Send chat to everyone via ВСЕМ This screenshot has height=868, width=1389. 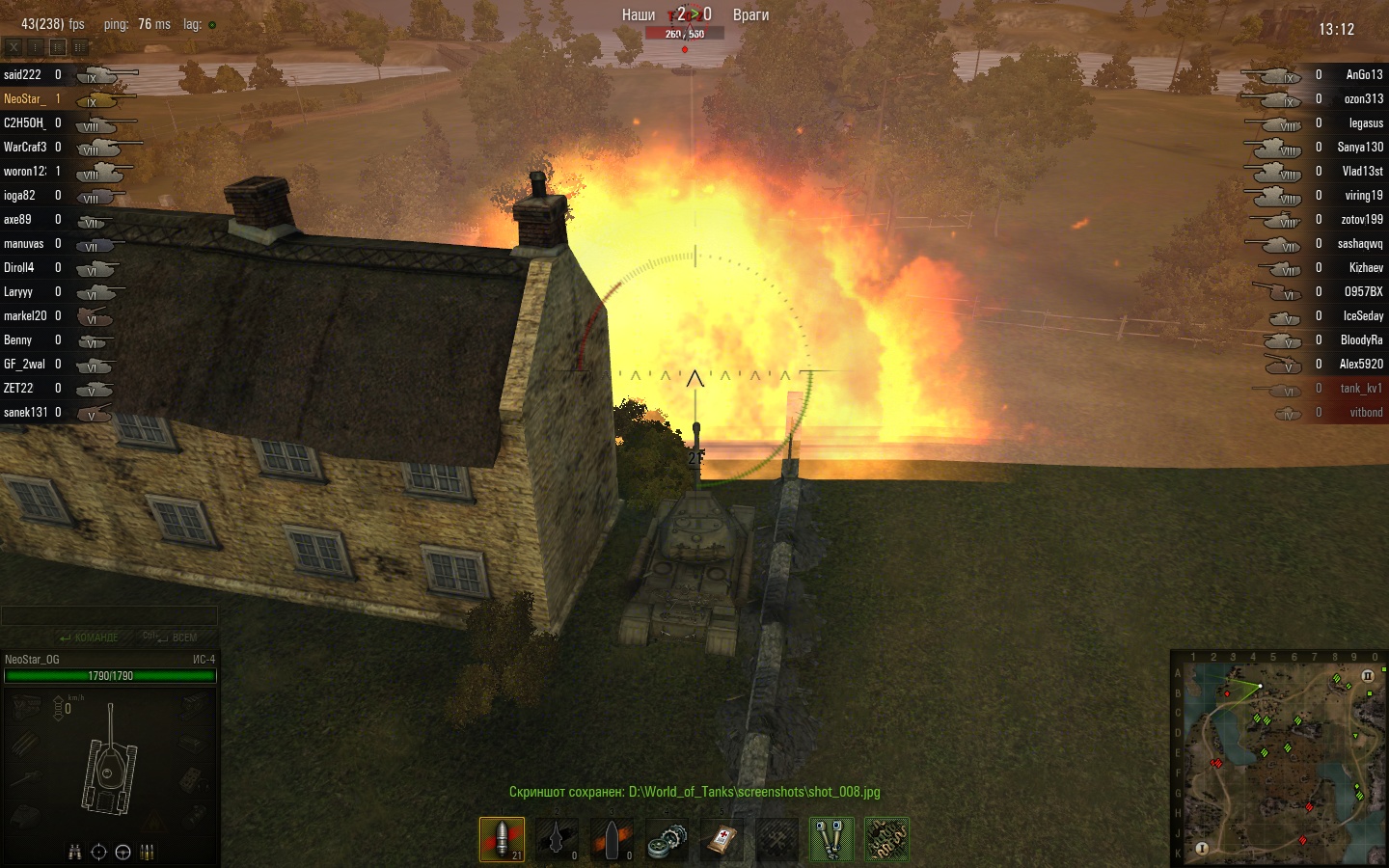pyautogui.click(x=172, y=637)
